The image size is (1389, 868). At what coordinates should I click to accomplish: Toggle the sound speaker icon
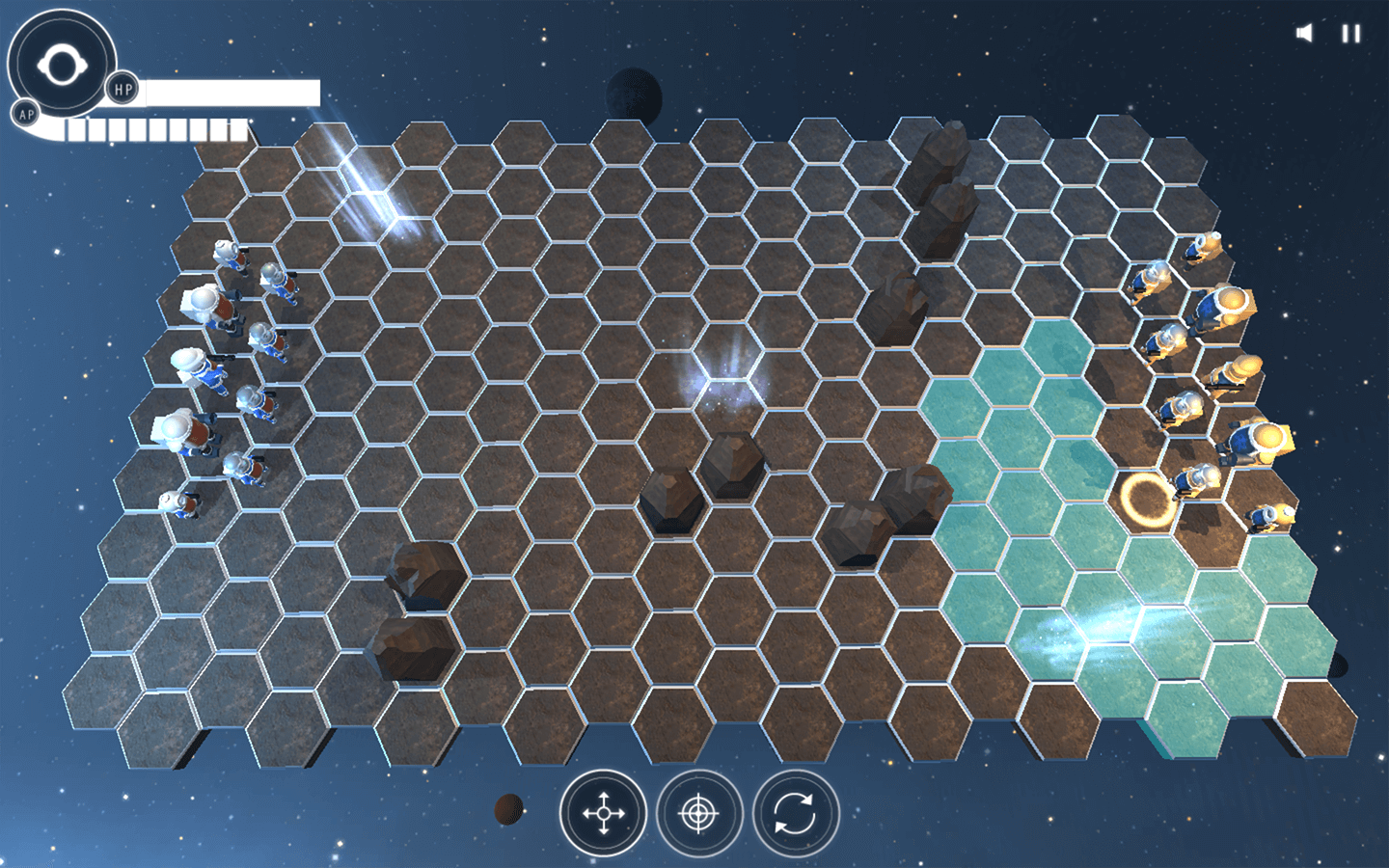click(1304, 34)
